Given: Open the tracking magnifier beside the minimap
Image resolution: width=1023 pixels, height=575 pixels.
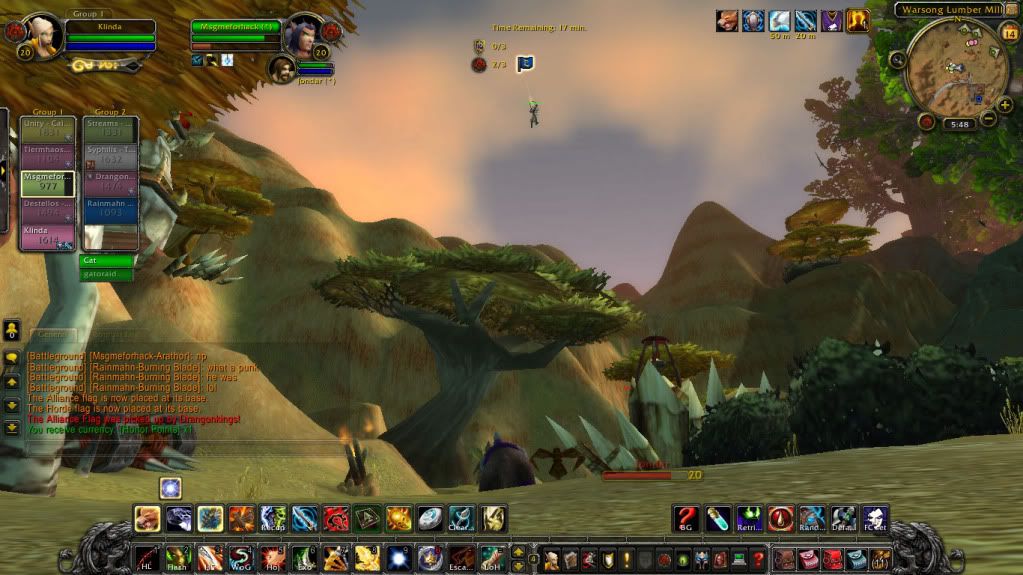Looking at the screenshot, I should coord(897,59).
